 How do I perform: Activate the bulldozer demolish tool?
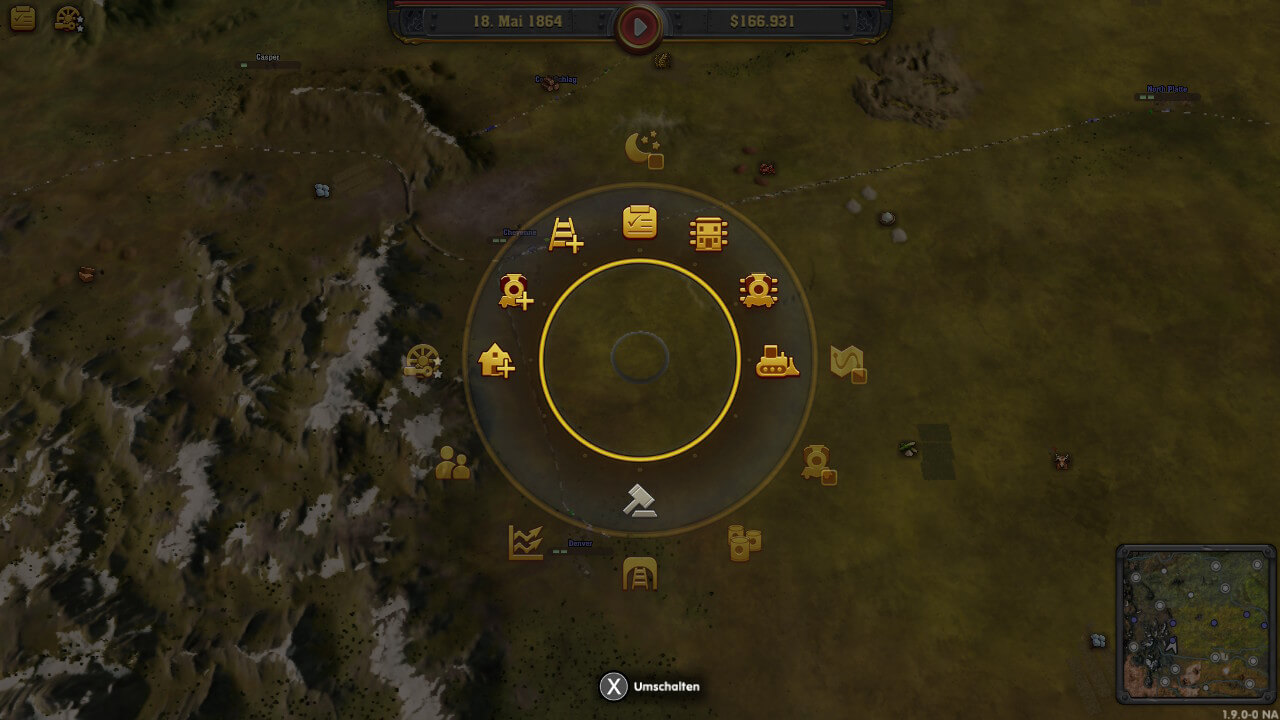[777, 361]
